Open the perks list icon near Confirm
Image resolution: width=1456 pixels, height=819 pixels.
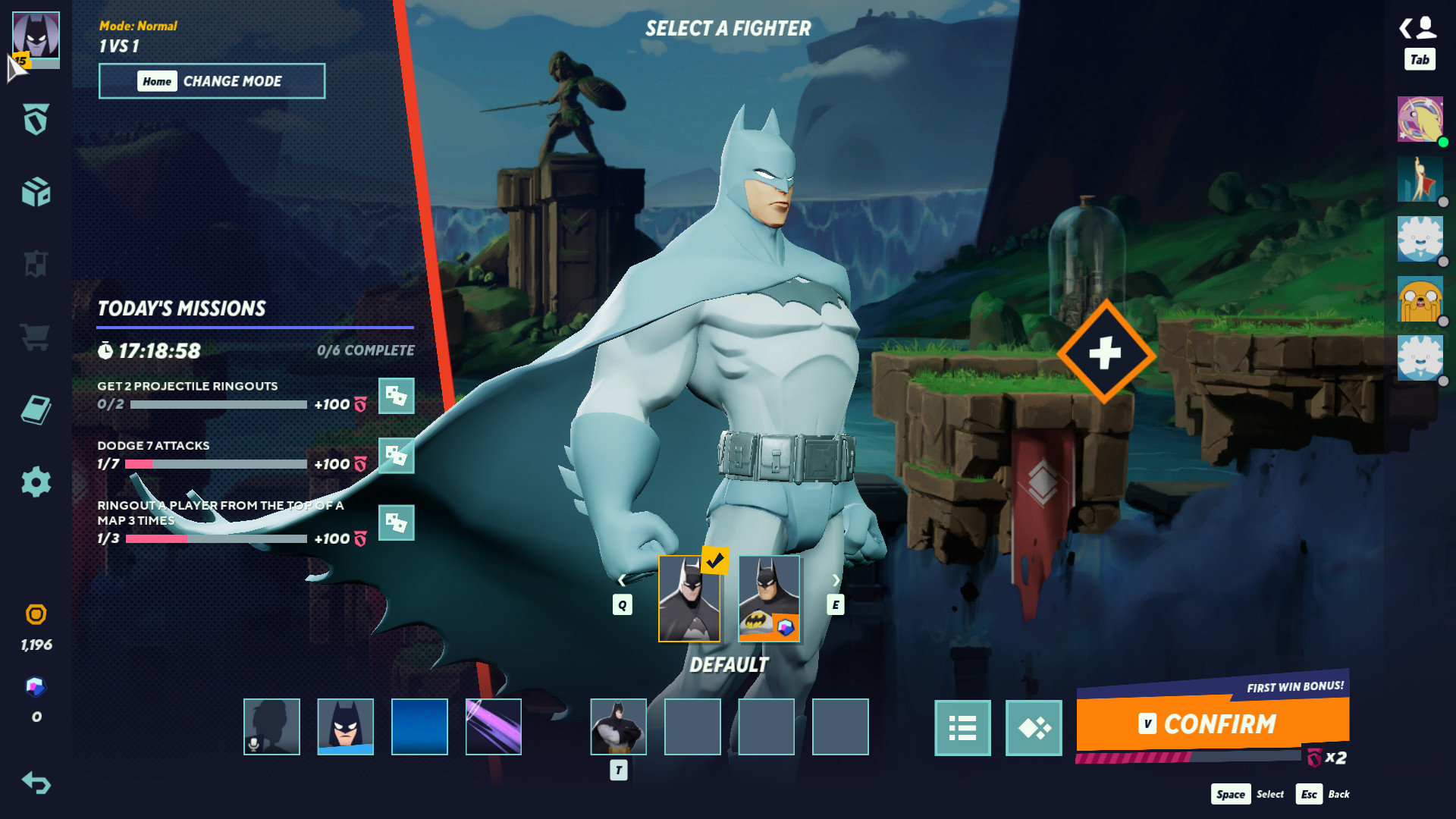tap(962, 728)
